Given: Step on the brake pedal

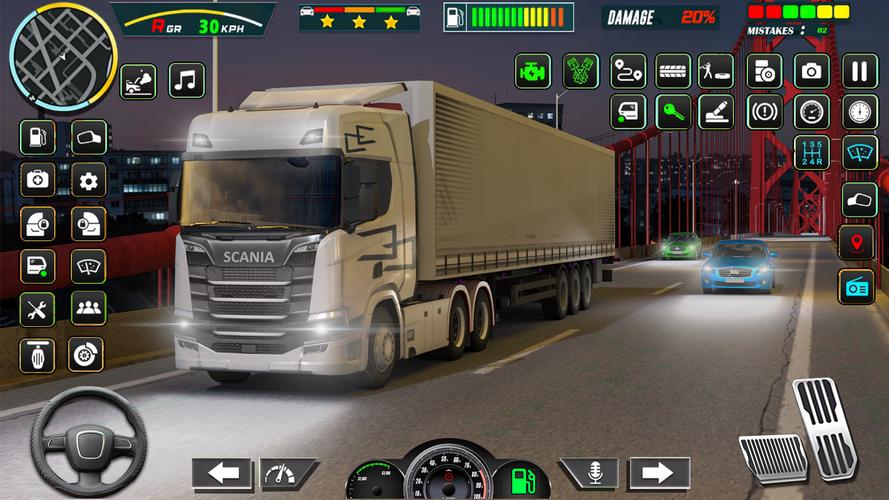Looking at the screenshot, I should point(773,459).
